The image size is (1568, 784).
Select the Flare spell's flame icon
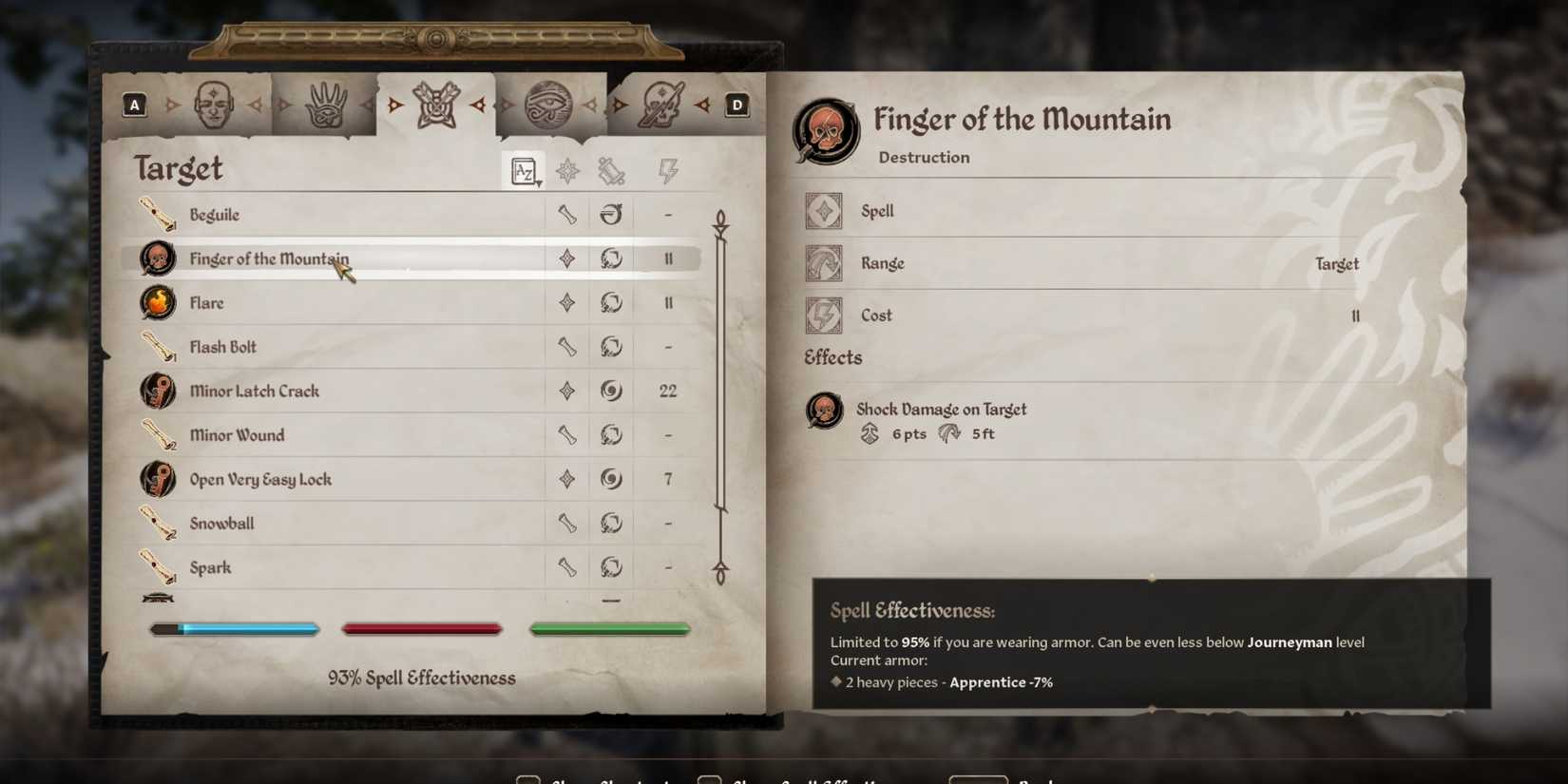158,302
